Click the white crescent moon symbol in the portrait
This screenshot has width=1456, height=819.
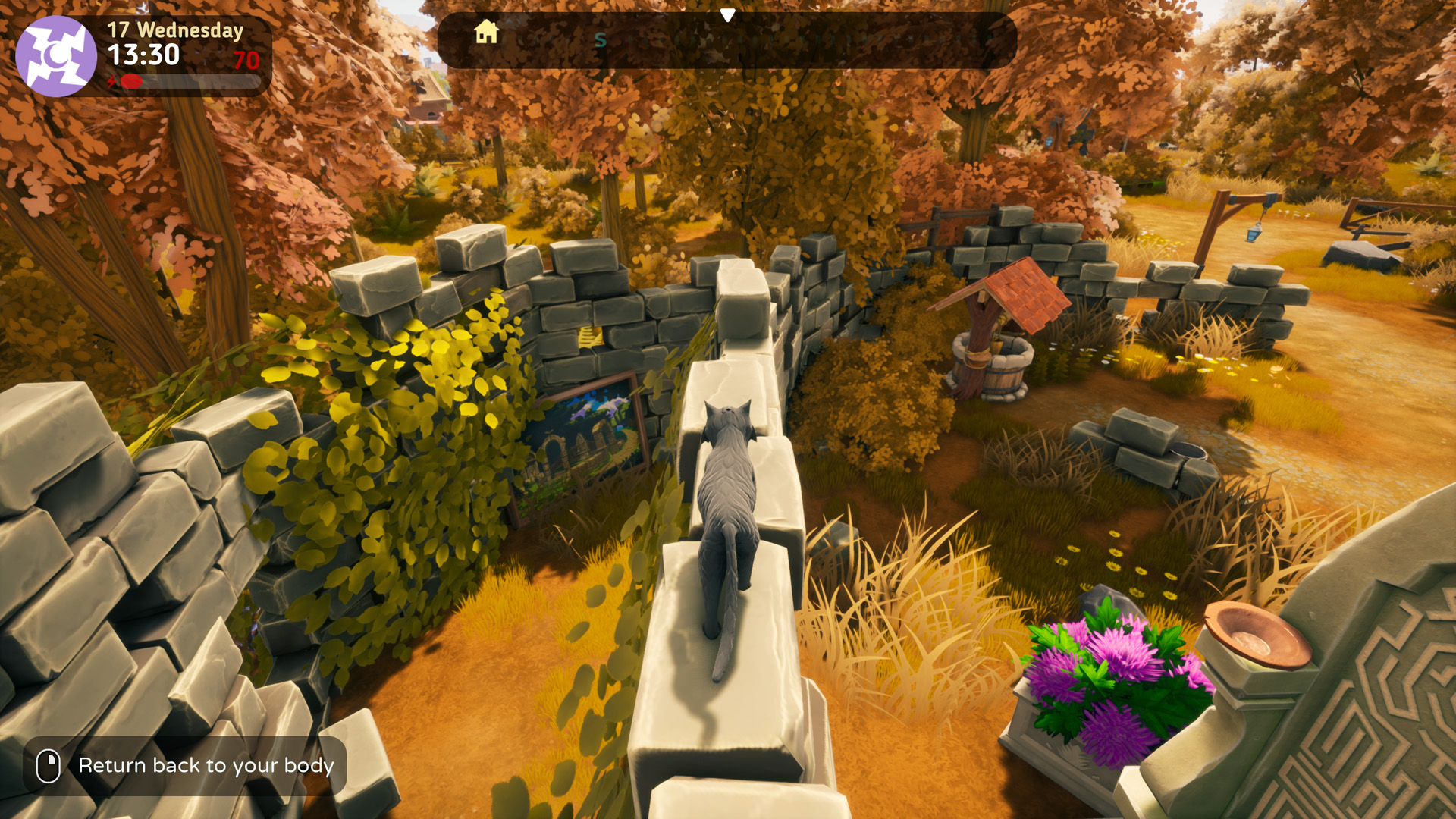55,53
